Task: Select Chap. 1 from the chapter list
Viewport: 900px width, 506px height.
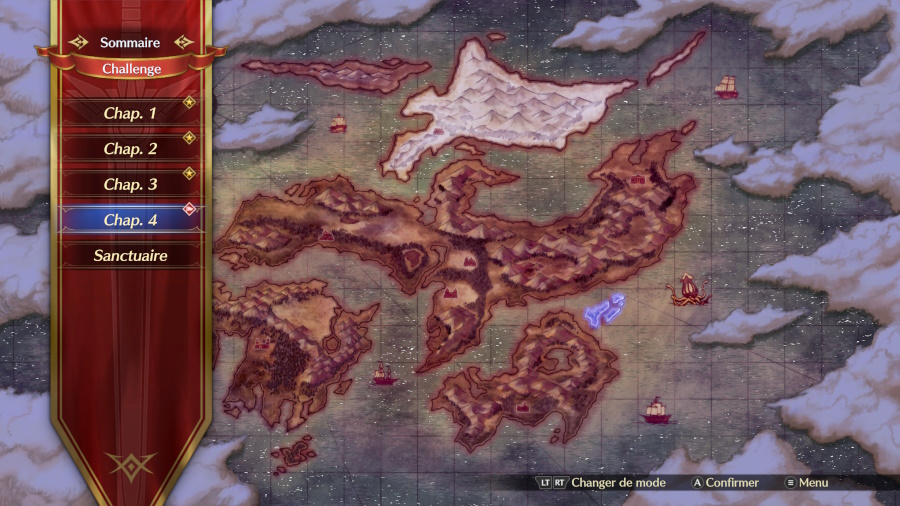Action: (x=130, y=113)
